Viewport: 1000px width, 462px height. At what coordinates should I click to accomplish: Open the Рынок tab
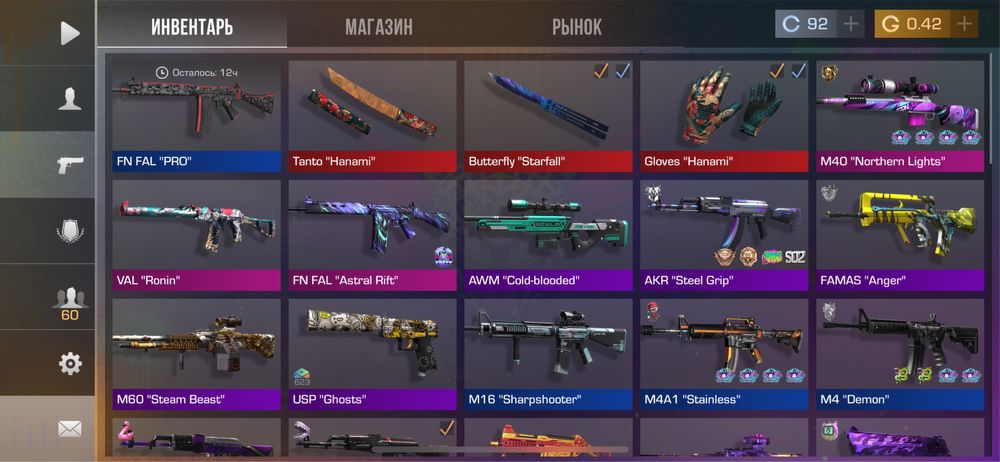(x=577, y=27)
